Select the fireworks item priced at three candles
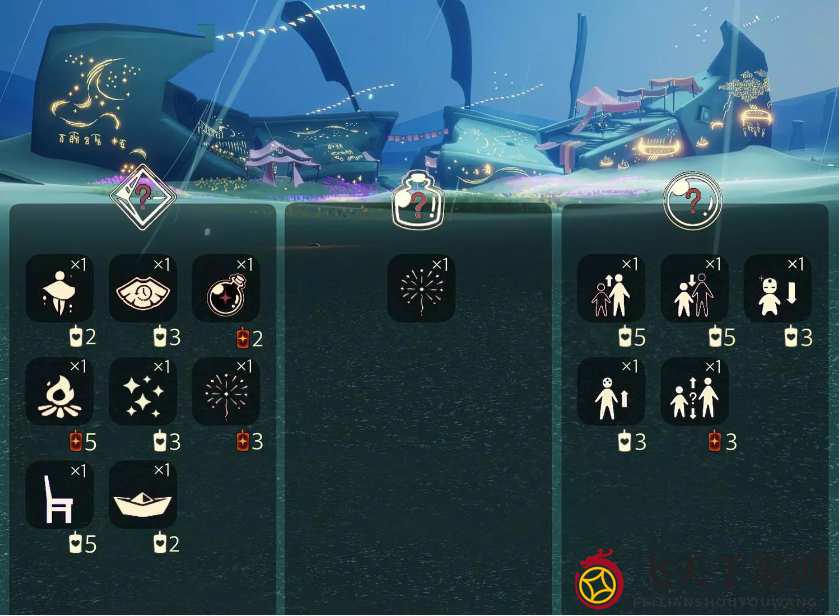This screenshot has height=616, width=840. coord(226,392)
